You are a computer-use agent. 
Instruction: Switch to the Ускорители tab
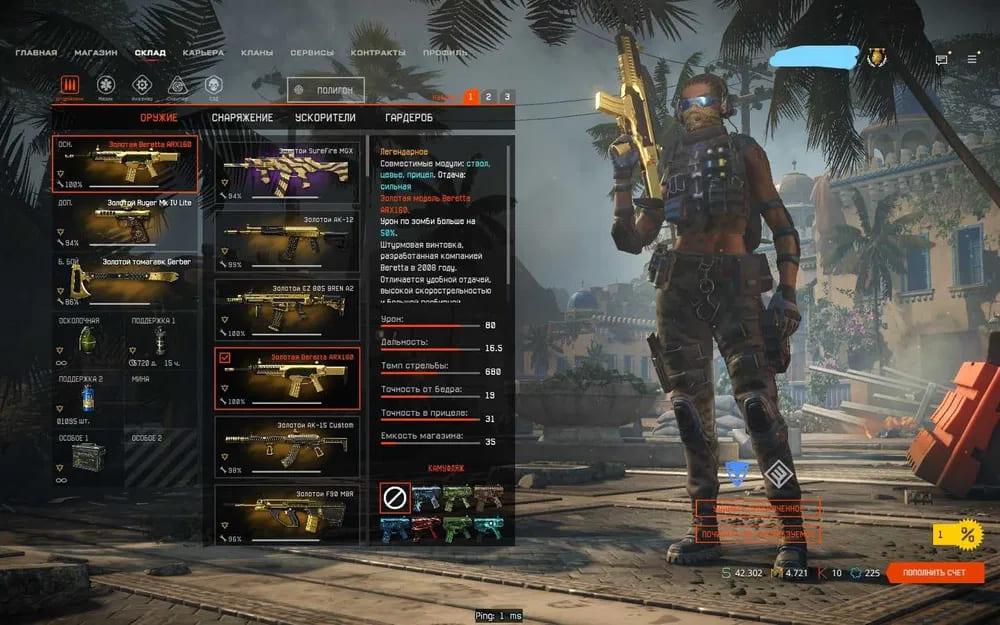coord(325,118)
